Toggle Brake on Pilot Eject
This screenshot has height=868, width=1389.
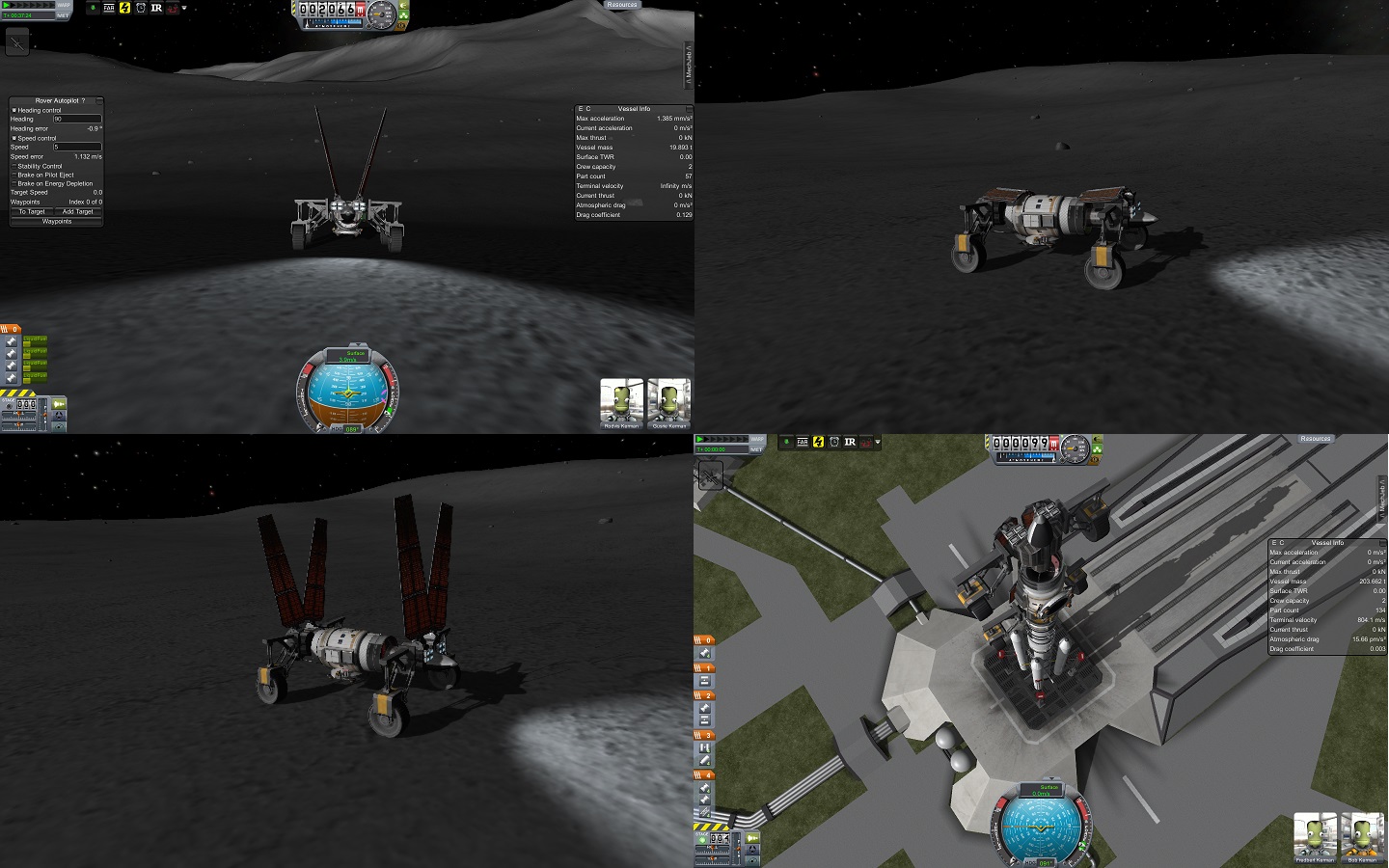pyautogui.click(x=14, y=176)
